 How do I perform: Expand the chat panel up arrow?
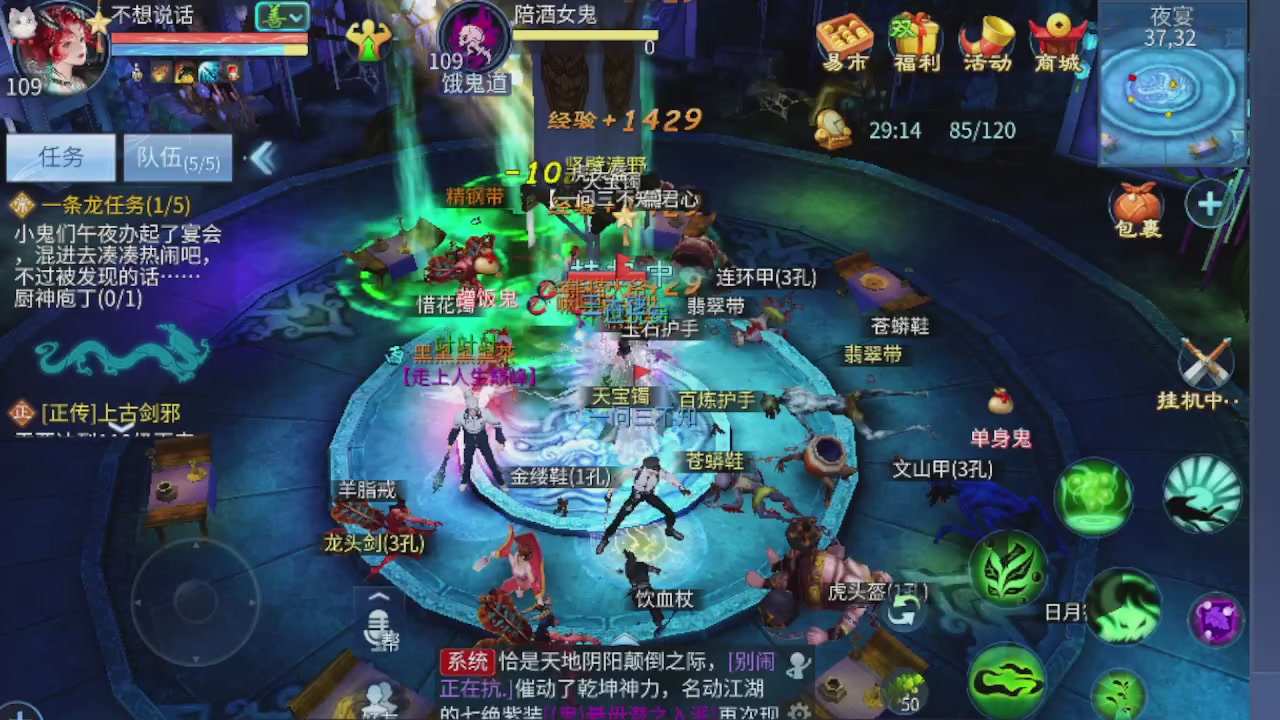379,594
